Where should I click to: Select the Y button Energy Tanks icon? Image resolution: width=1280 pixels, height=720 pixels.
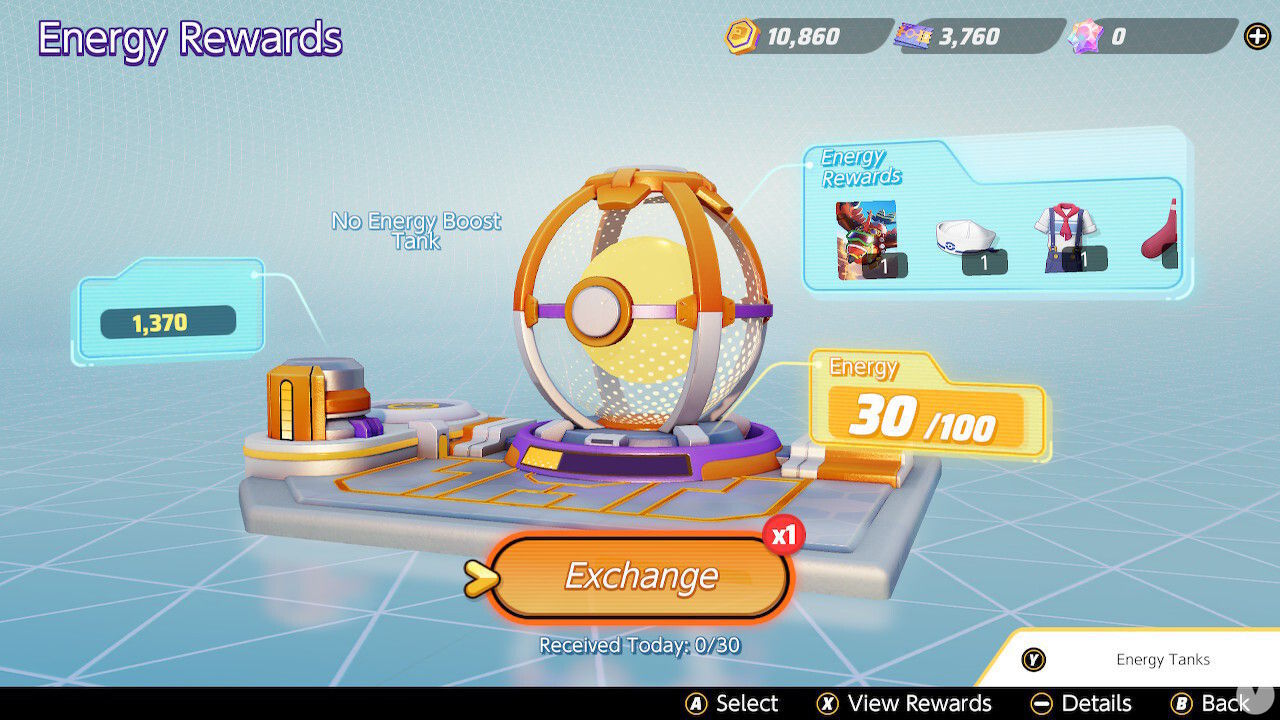[x=1031, y=660]
